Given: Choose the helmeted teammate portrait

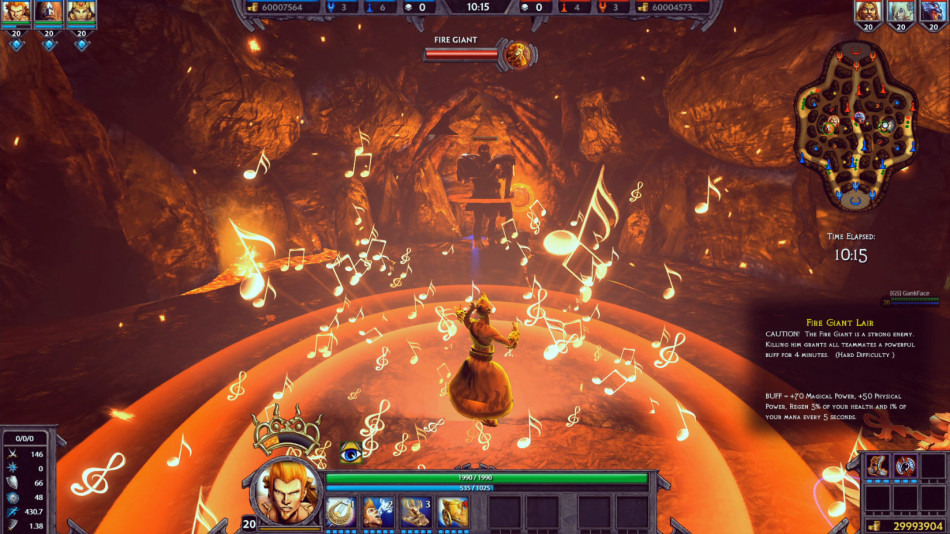Looking at the screenshot, I should point(49,12).
